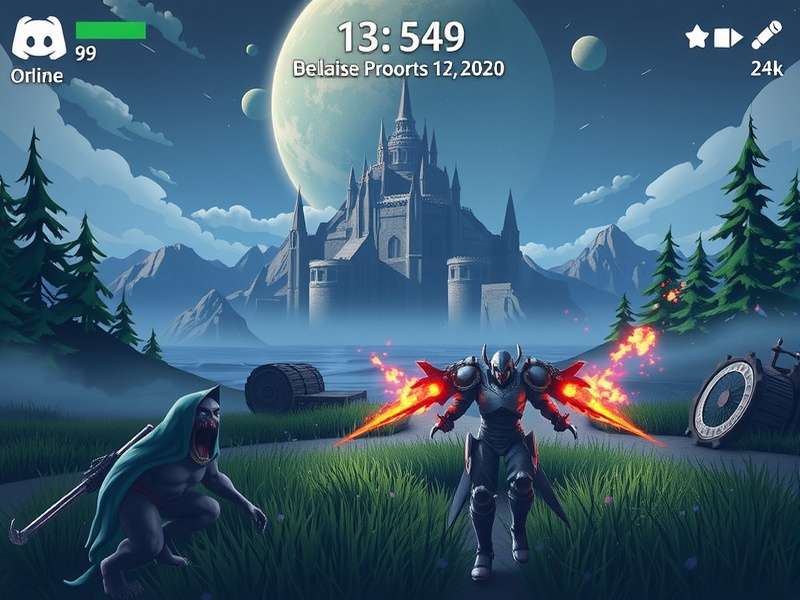Open the Discord overlay icon
Screen dimensions: 800x600
(x=37, y=41)
